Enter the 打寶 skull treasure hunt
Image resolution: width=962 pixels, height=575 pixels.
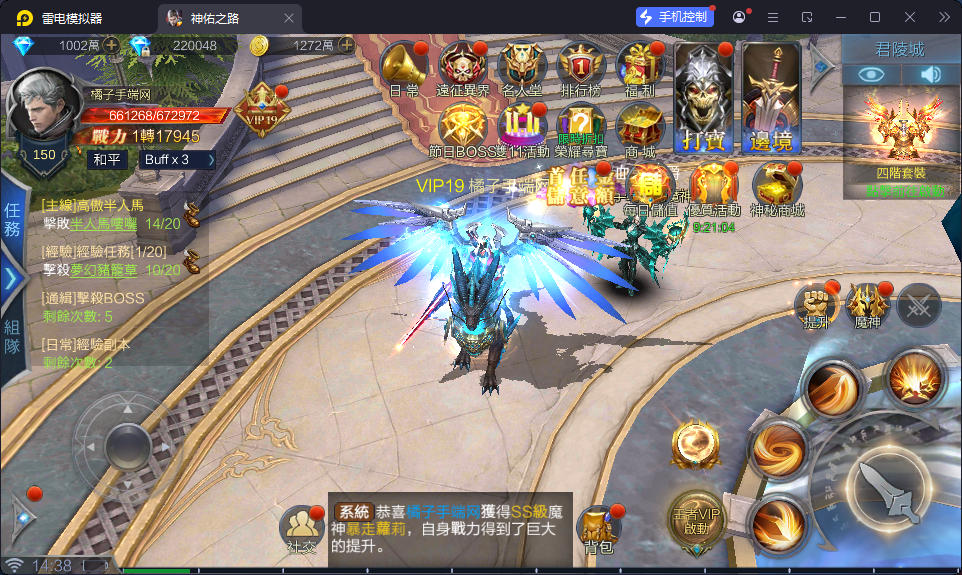coord(701,98)
